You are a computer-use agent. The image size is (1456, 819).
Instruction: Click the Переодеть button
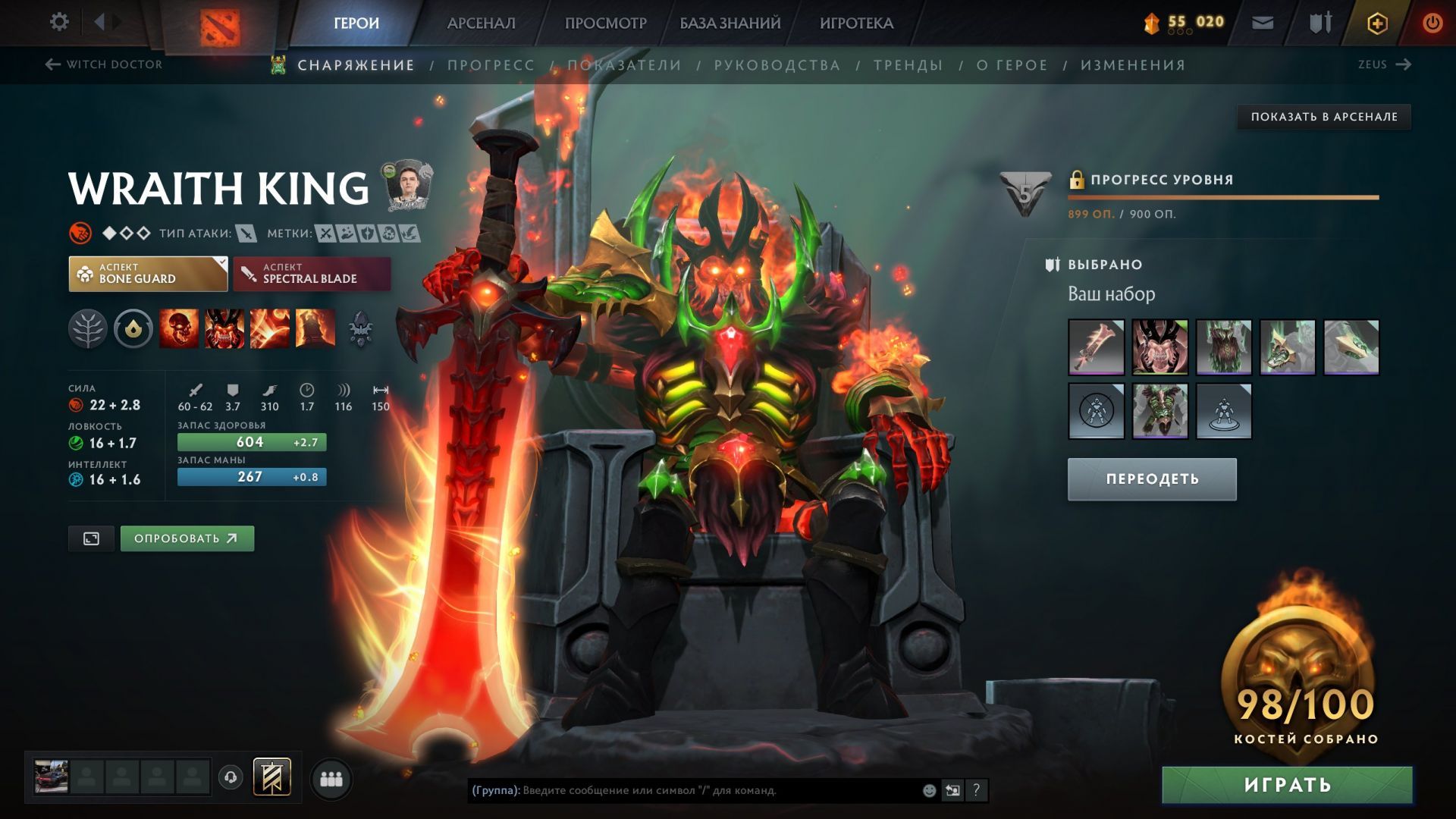point(1151,479)
